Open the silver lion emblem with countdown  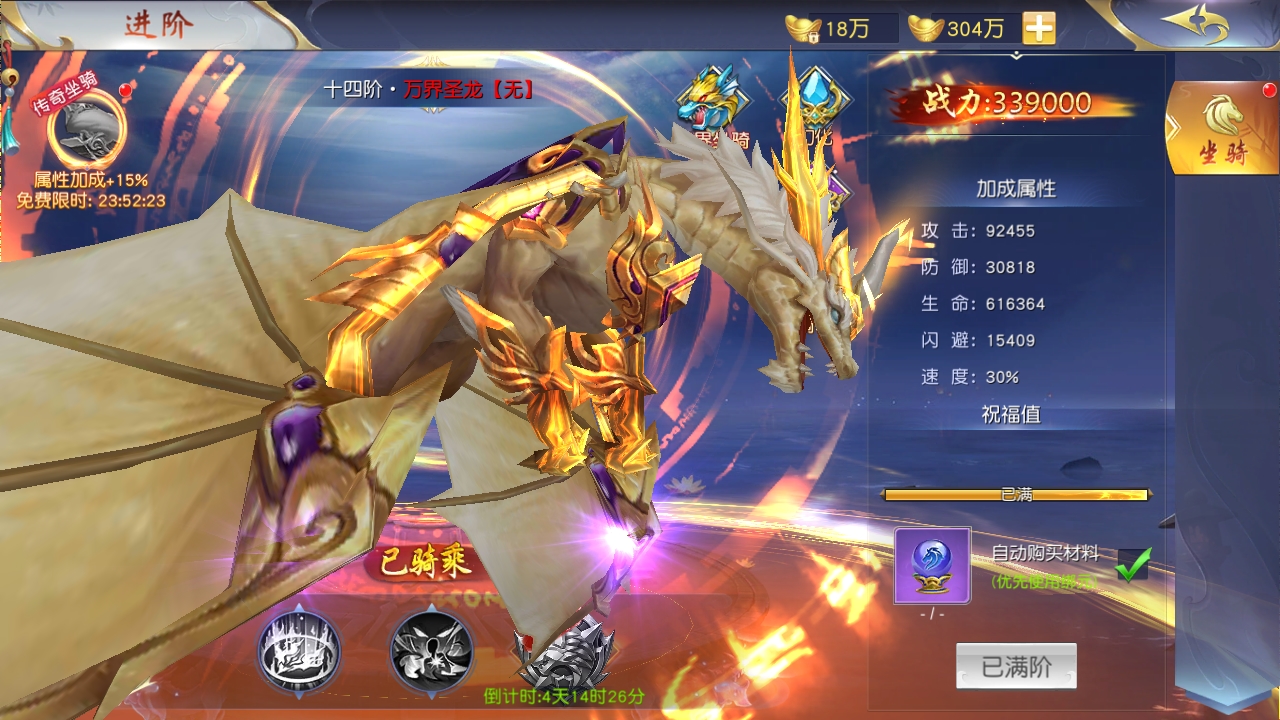click(x=565, y=653)
